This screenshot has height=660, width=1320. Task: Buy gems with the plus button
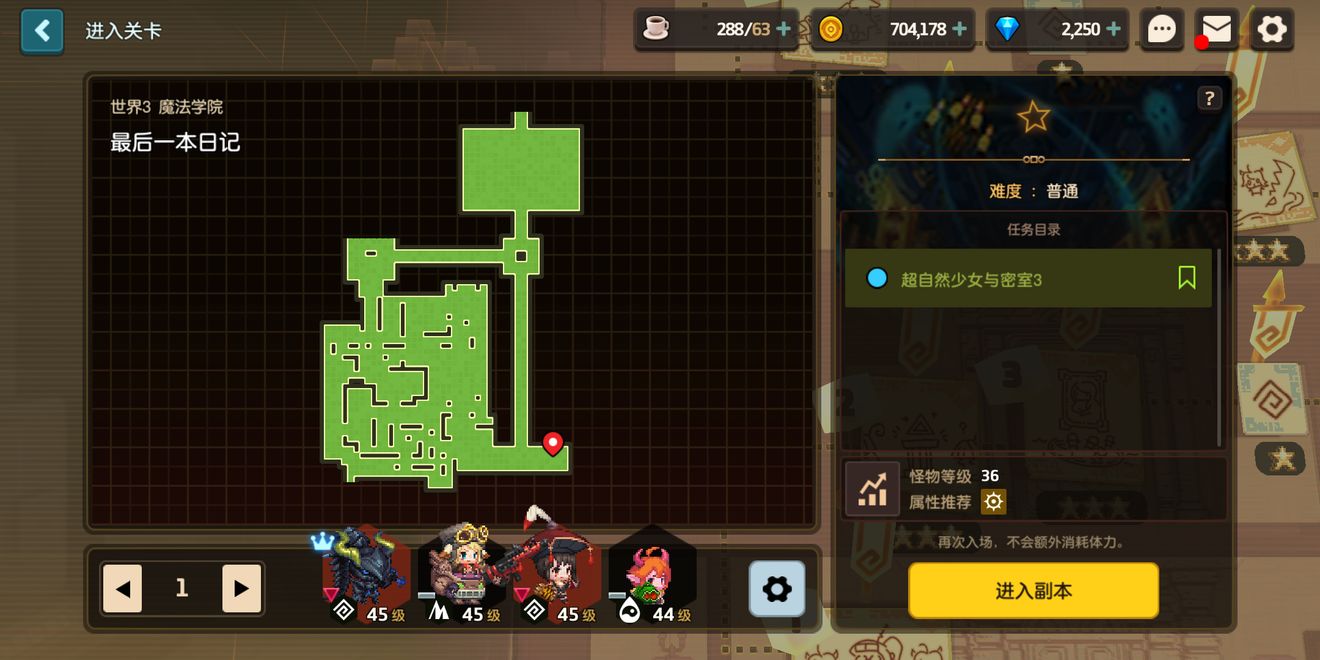click(x=1113, y=30)
